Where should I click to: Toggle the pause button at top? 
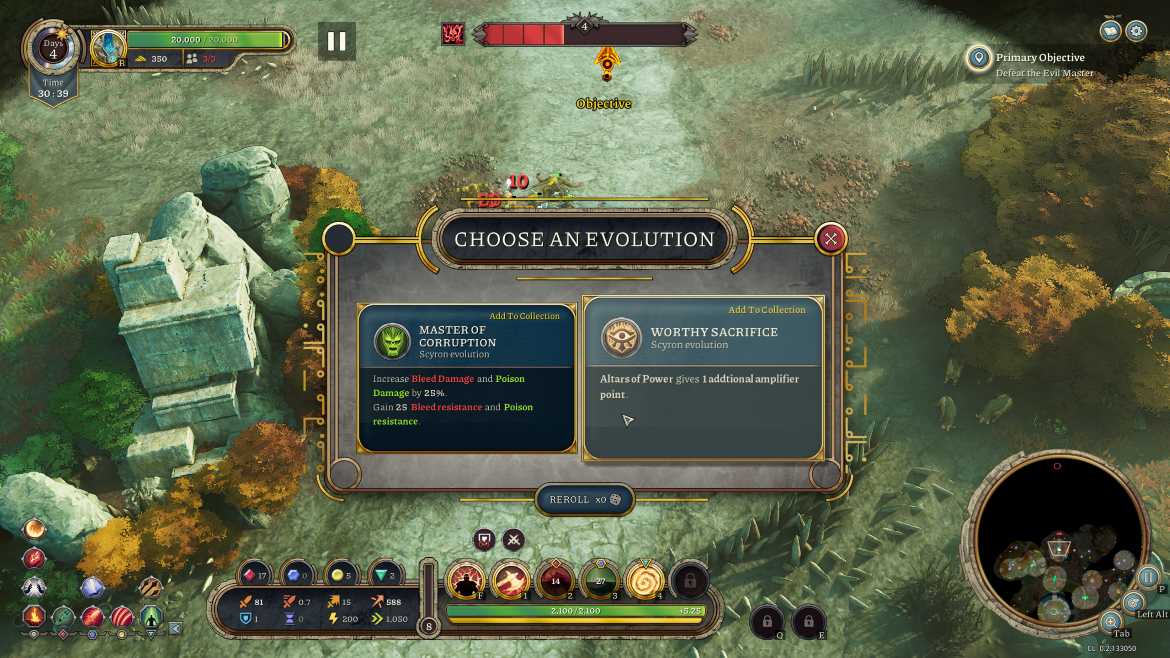tap(337, 41)
